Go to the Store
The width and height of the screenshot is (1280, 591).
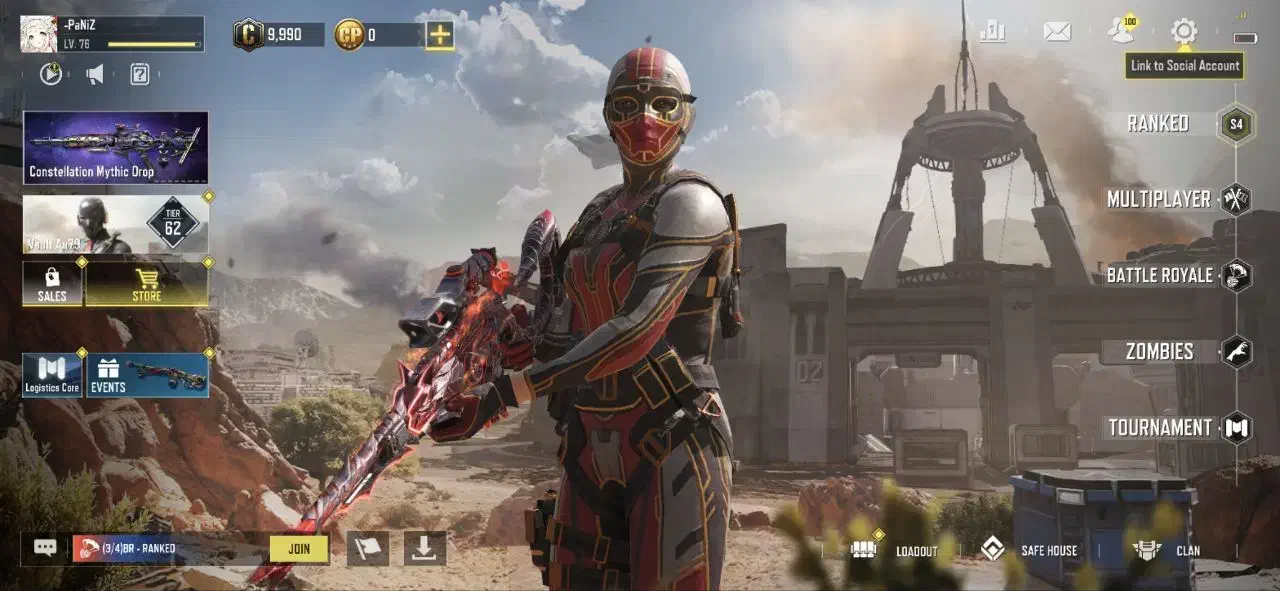147,284
